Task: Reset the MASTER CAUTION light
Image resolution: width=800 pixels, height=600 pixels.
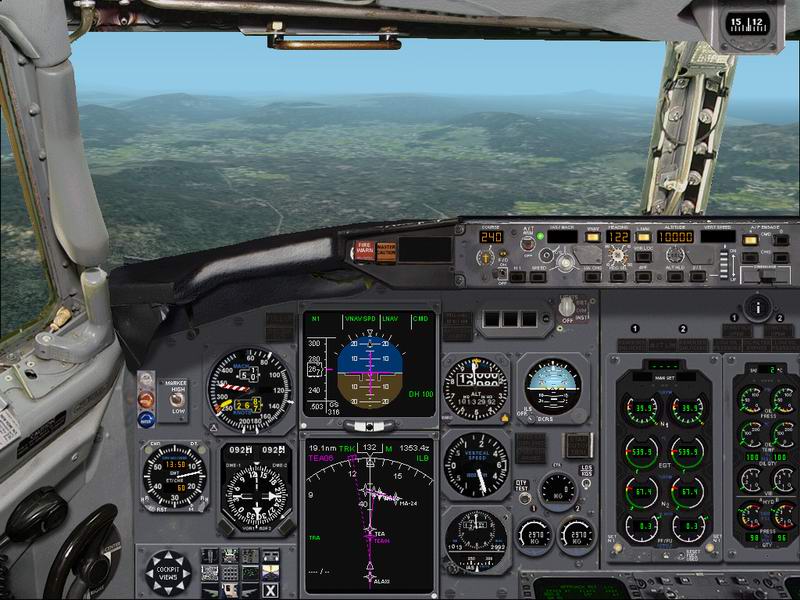Action: point(386,251)
